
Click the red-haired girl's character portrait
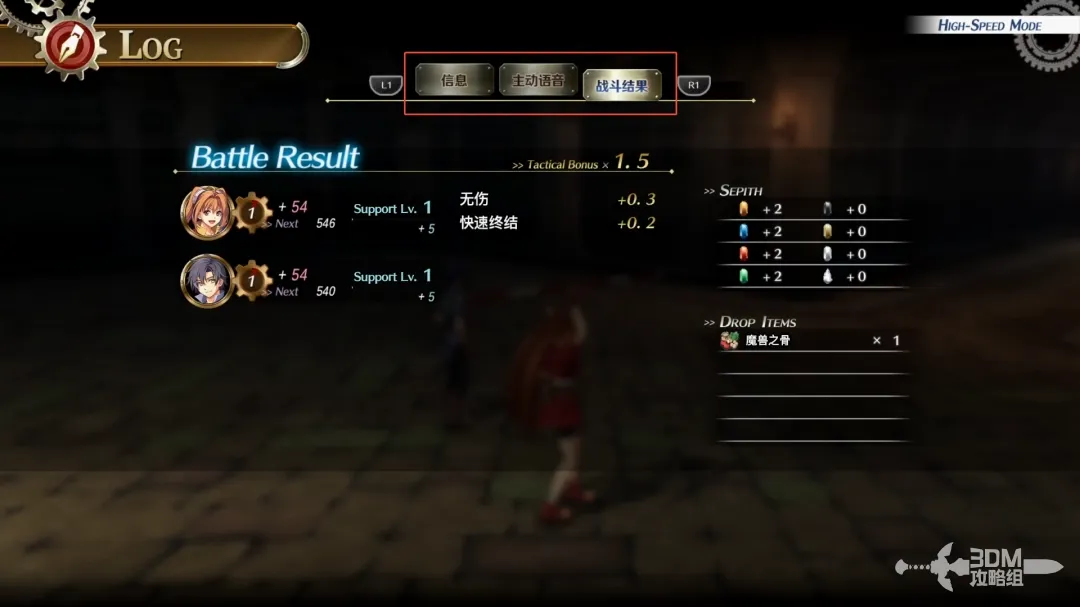point(206,213)
